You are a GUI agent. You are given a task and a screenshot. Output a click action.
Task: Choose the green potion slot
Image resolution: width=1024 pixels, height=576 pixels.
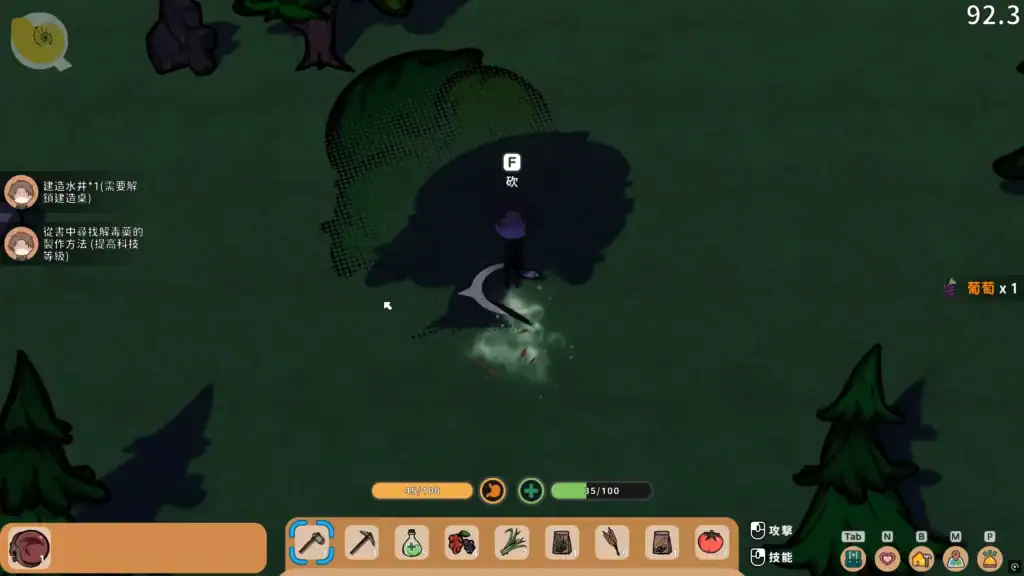click(x=412, y=543)
